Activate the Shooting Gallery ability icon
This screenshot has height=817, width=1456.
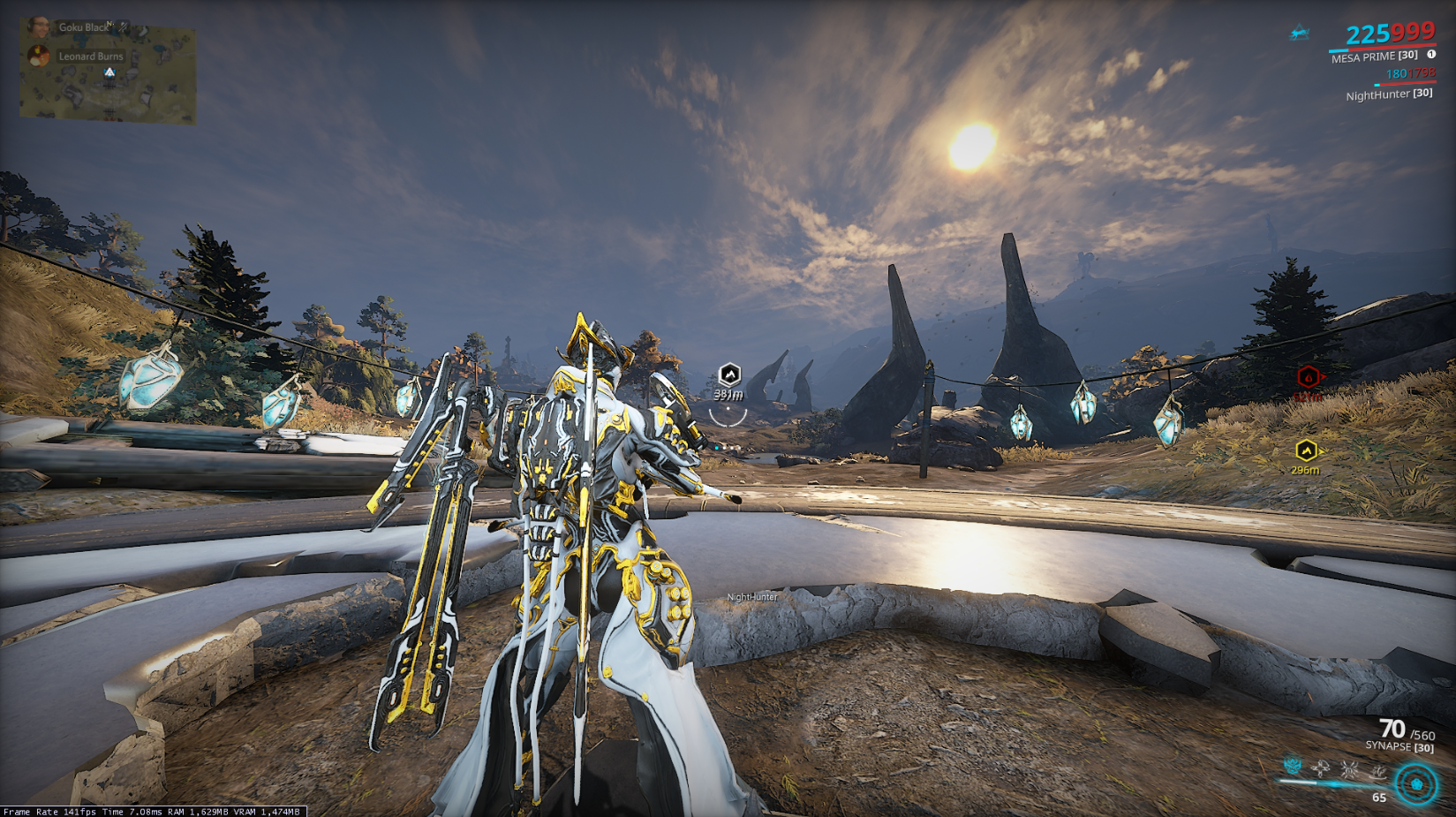[1321, 769]
